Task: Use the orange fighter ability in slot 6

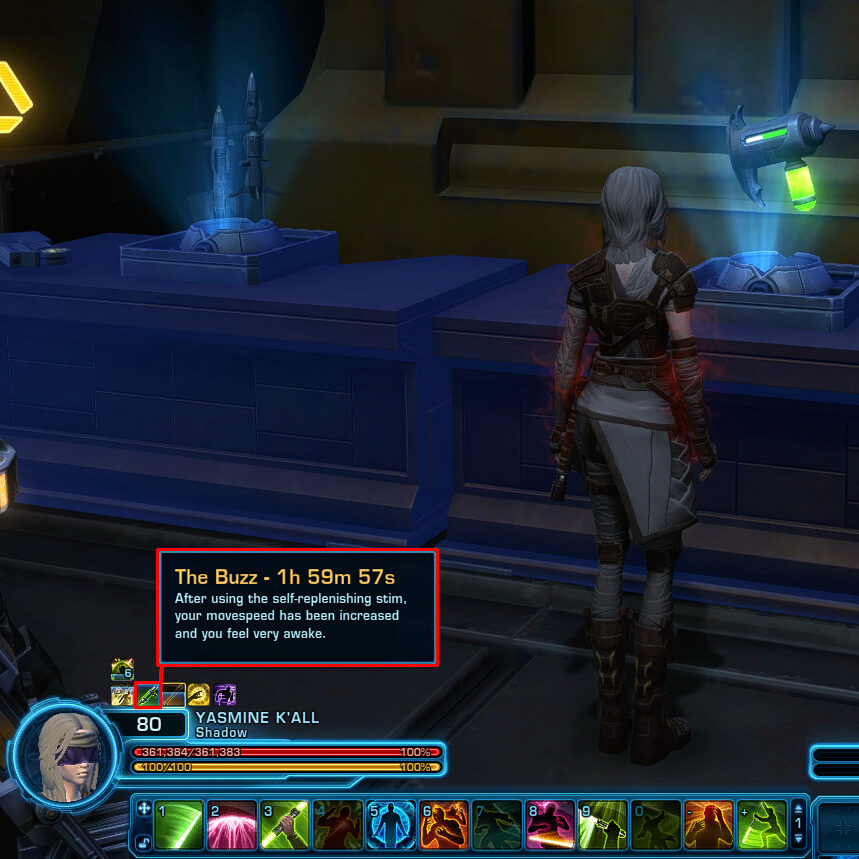Action: pyautogui.click(x=443, y=824)
